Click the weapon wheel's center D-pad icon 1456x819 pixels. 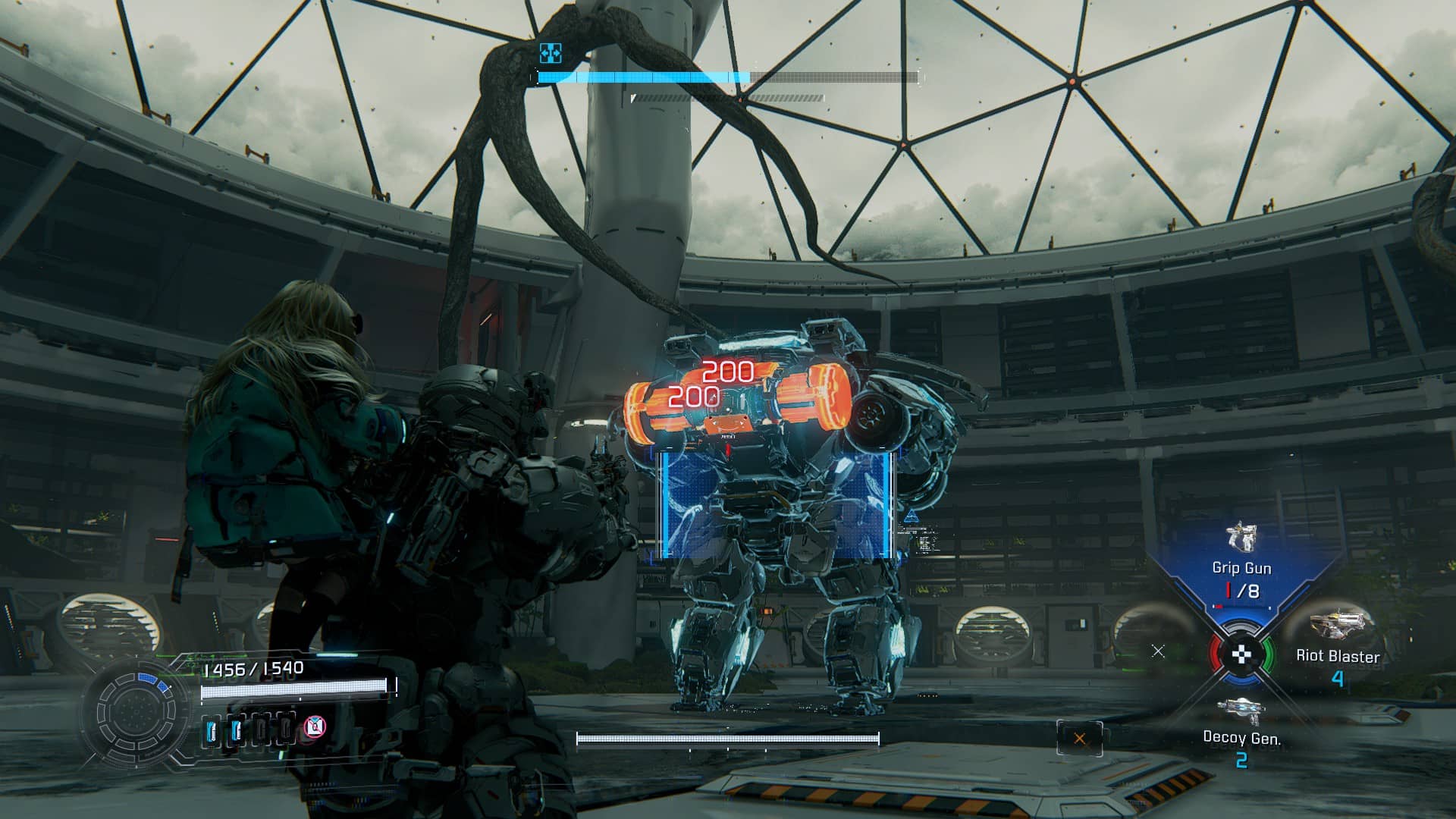(x=1241, y=654)
